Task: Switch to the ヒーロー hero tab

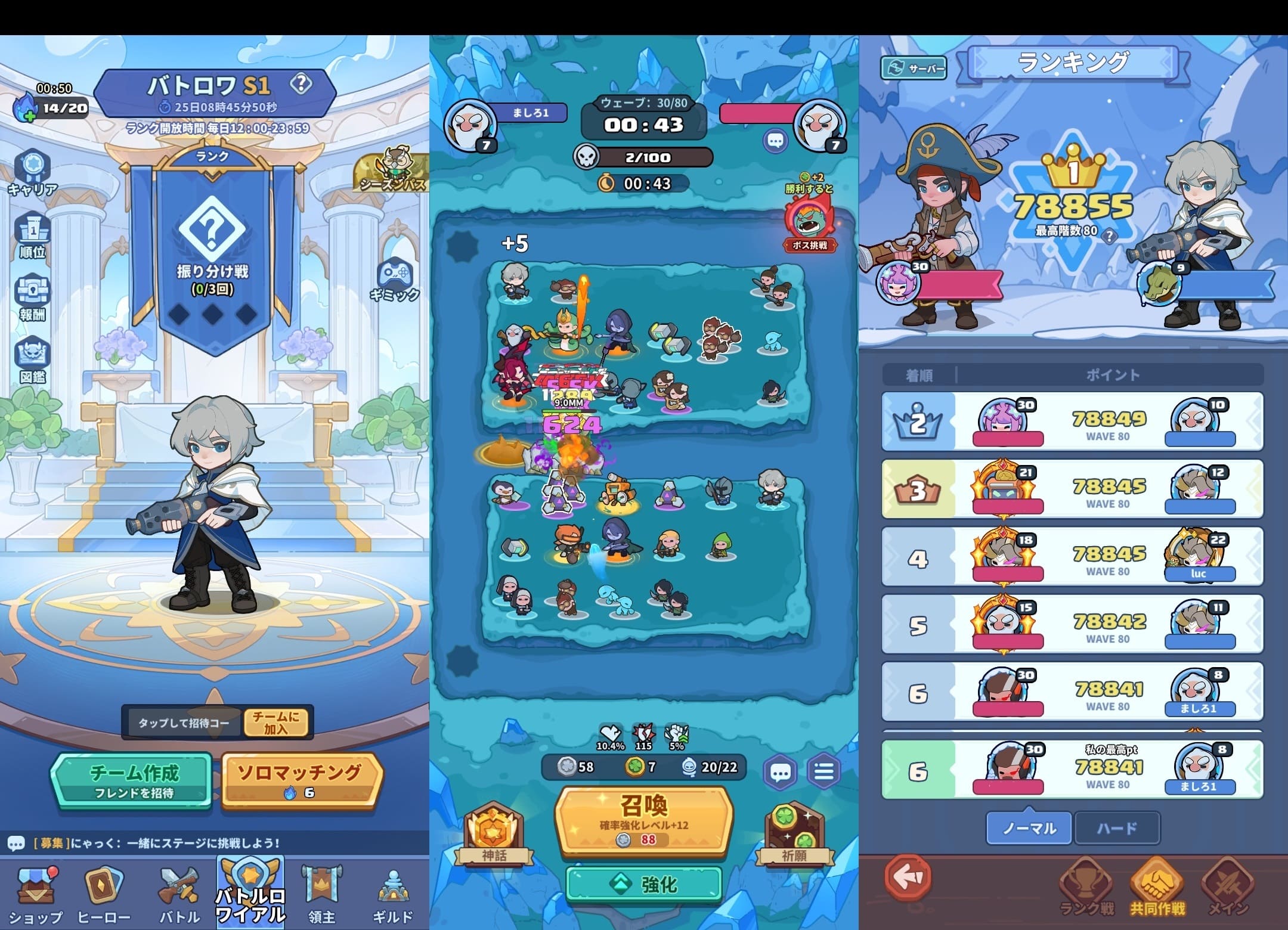Action: coord(104,894)
